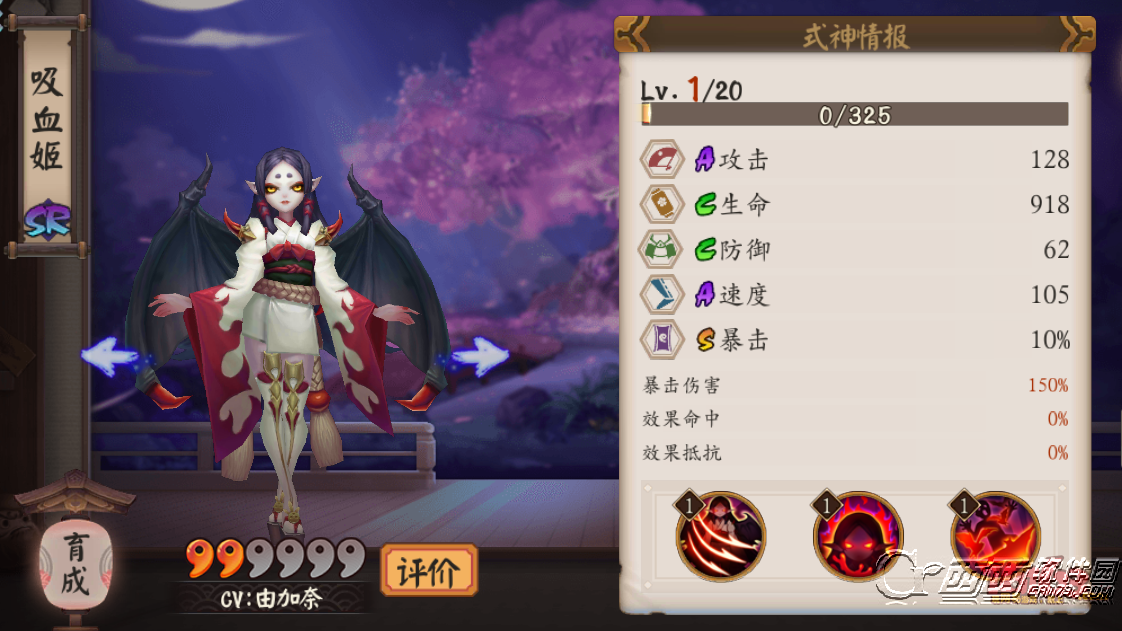
Task: Switch to the previous shikigami with left arrow
Action: point(109,356)
